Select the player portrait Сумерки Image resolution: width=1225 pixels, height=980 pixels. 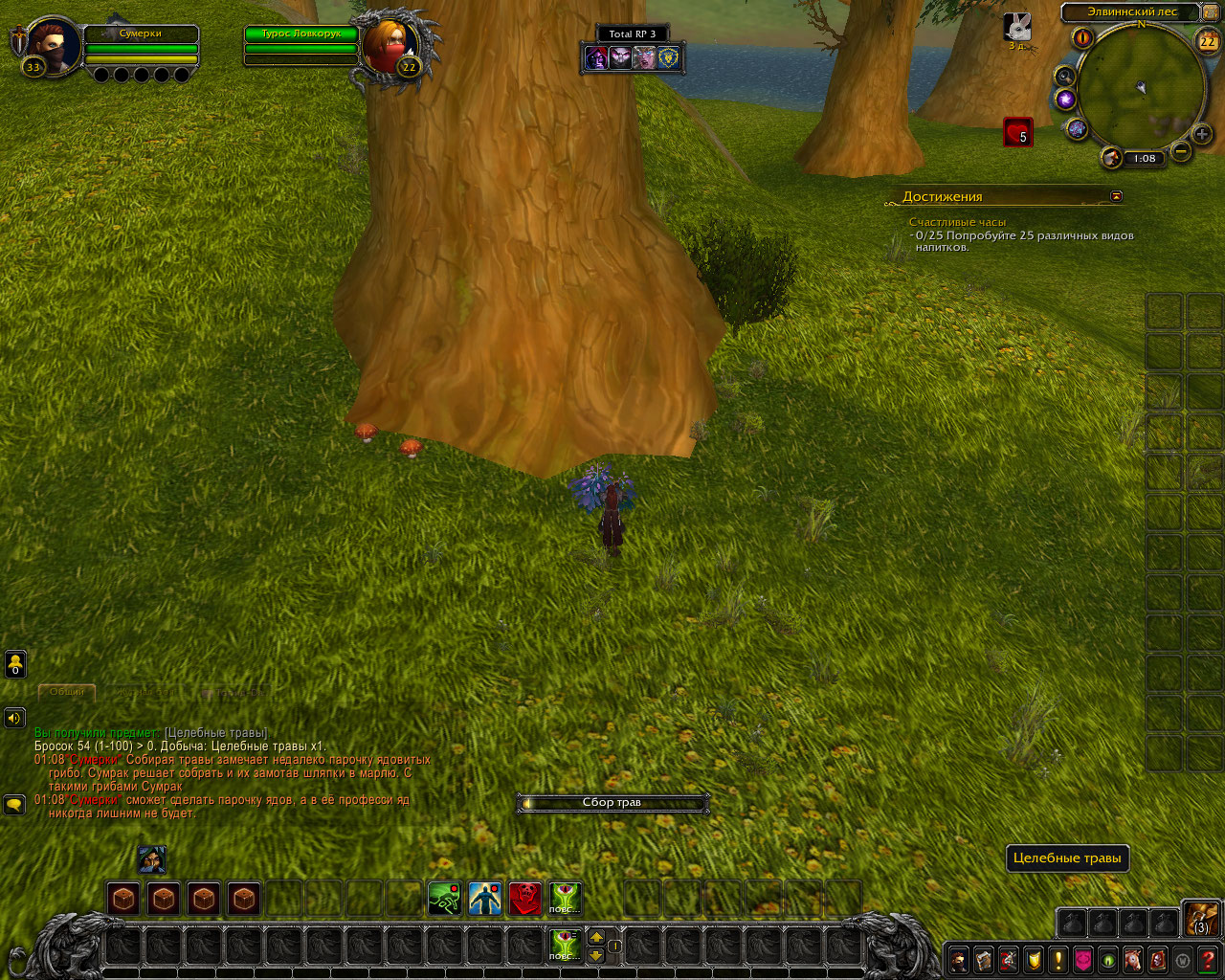tap(50, 46)
